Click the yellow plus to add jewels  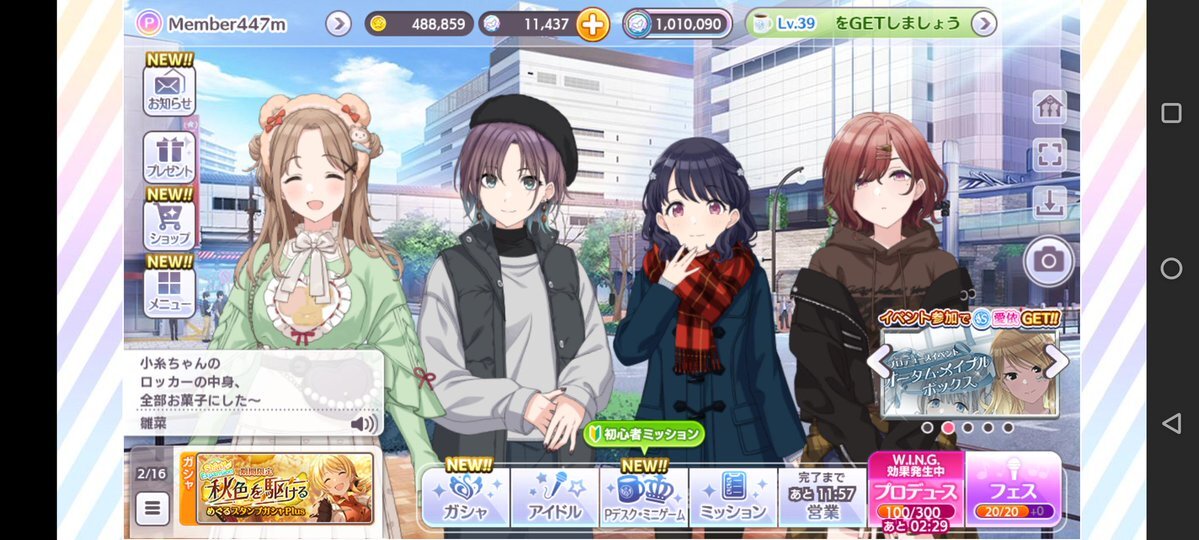(x=592, y=24)
